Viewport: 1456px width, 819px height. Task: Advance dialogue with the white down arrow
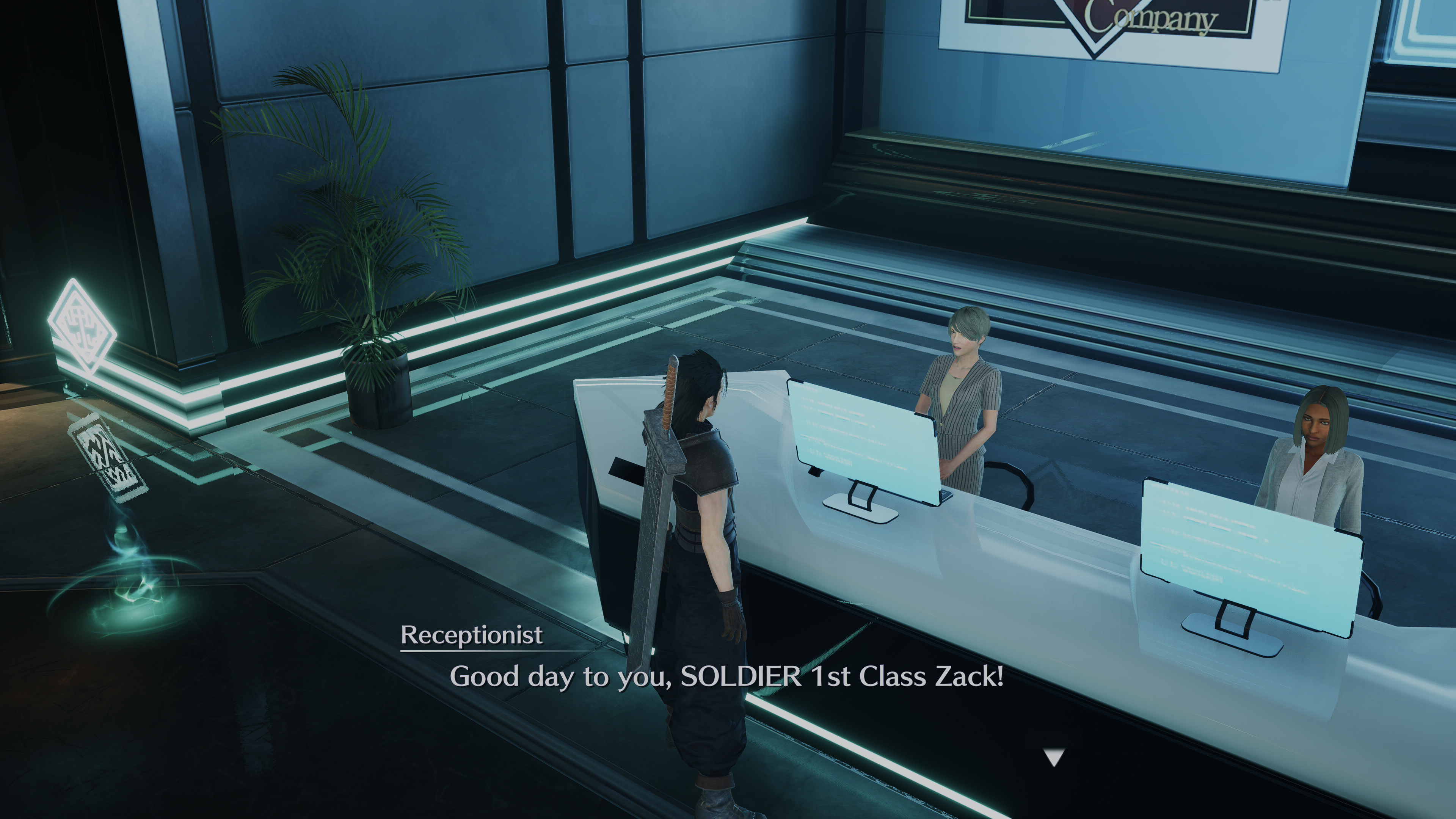[x=1054, y=757]
